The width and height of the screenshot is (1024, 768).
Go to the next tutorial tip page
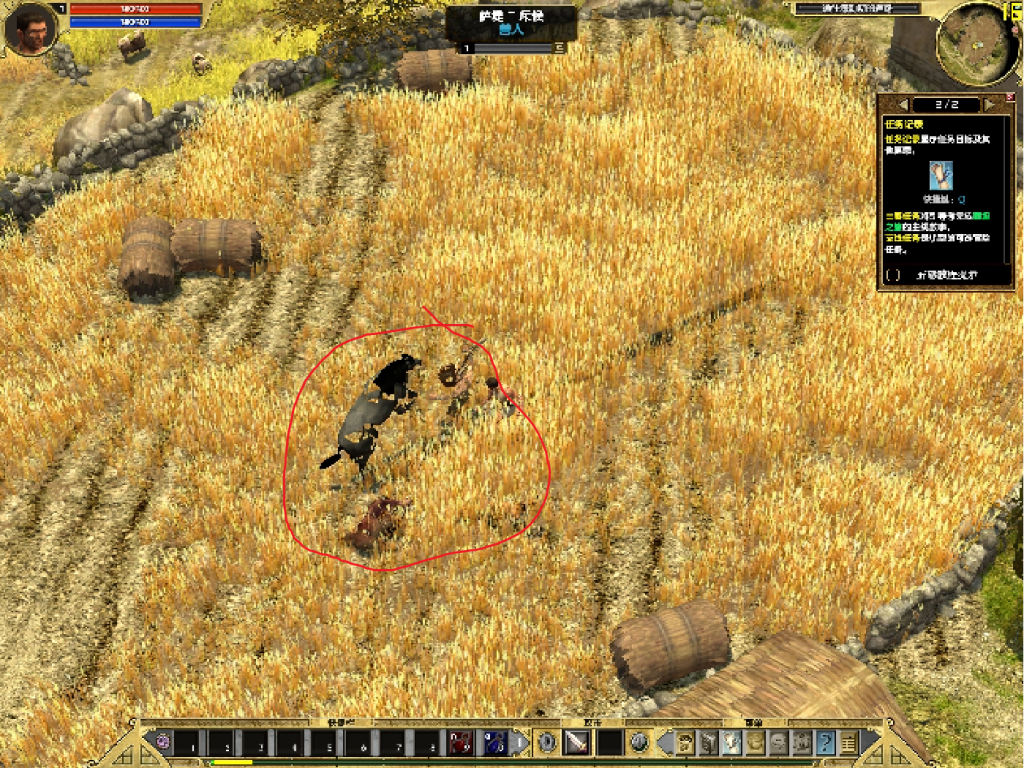click(x=988, y=104)
